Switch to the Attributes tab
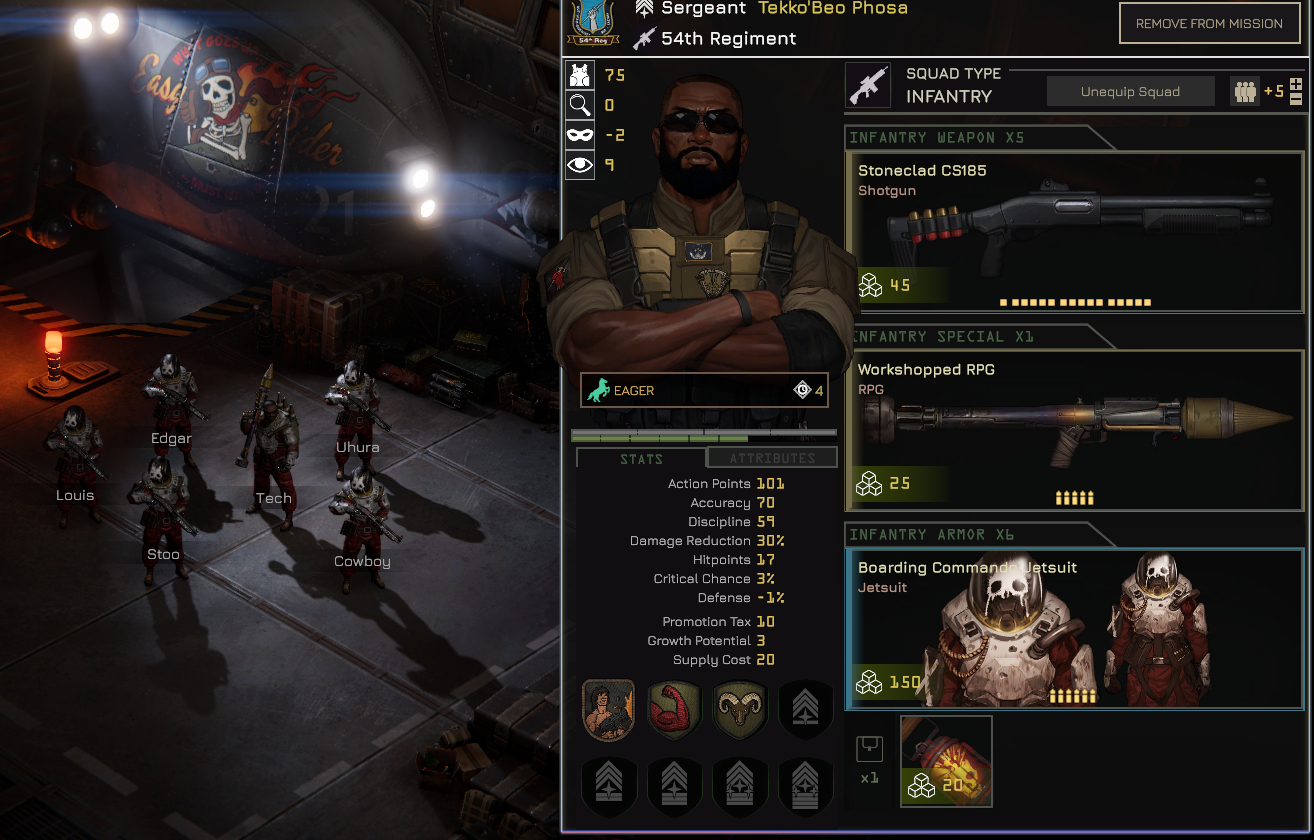Viewport: 1314px width, 840px height. click(772, 458)
